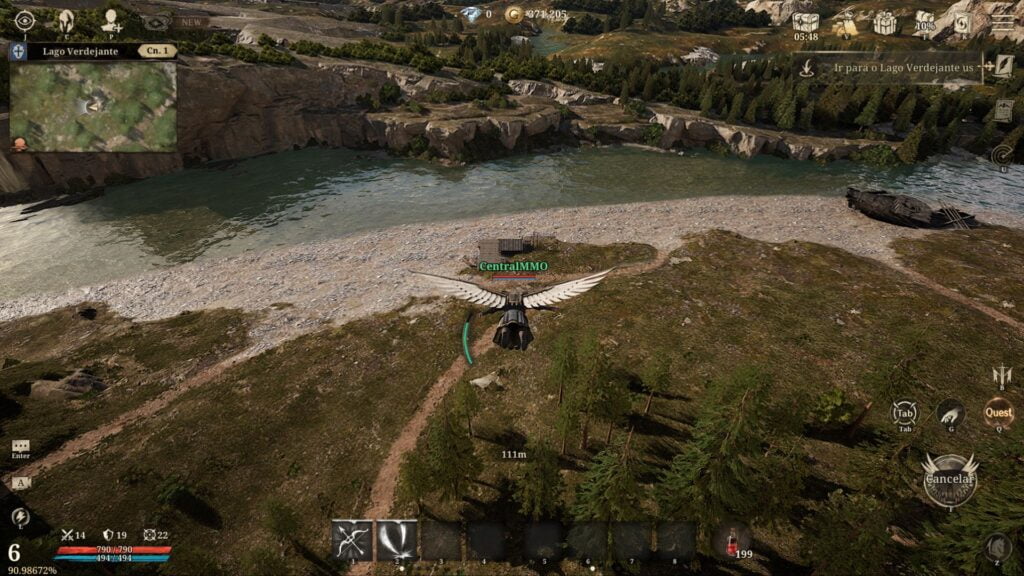Activate the wing slash skill slot
Screen dimensions: 1024x576
(397, 540)
